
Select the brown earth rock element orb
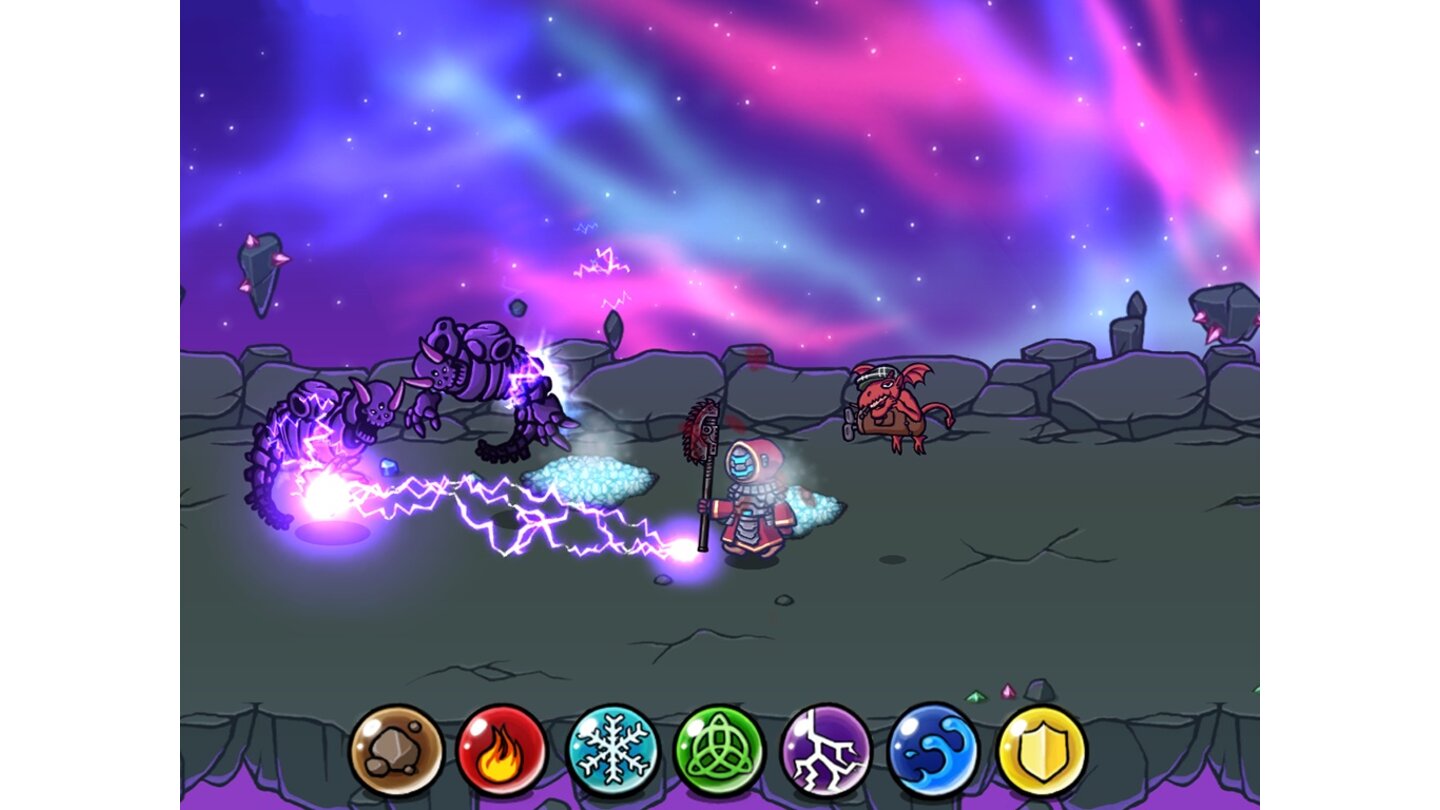396,750
